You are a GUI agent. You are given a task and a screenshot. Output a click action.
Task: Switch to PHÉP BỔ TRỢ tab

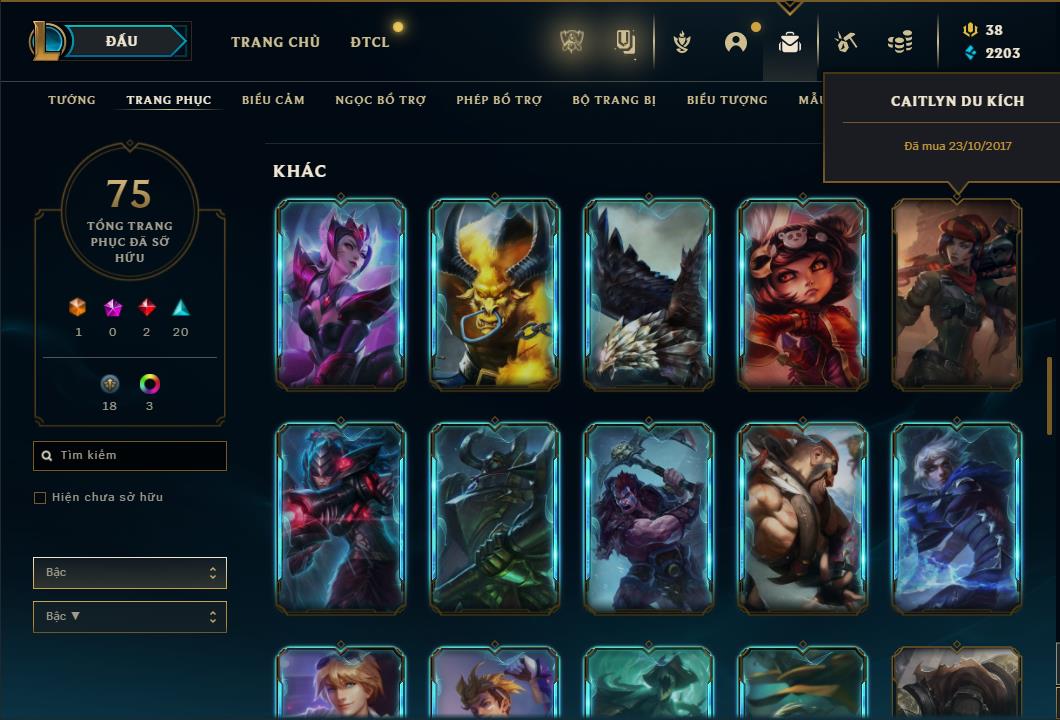click(499, 100)
